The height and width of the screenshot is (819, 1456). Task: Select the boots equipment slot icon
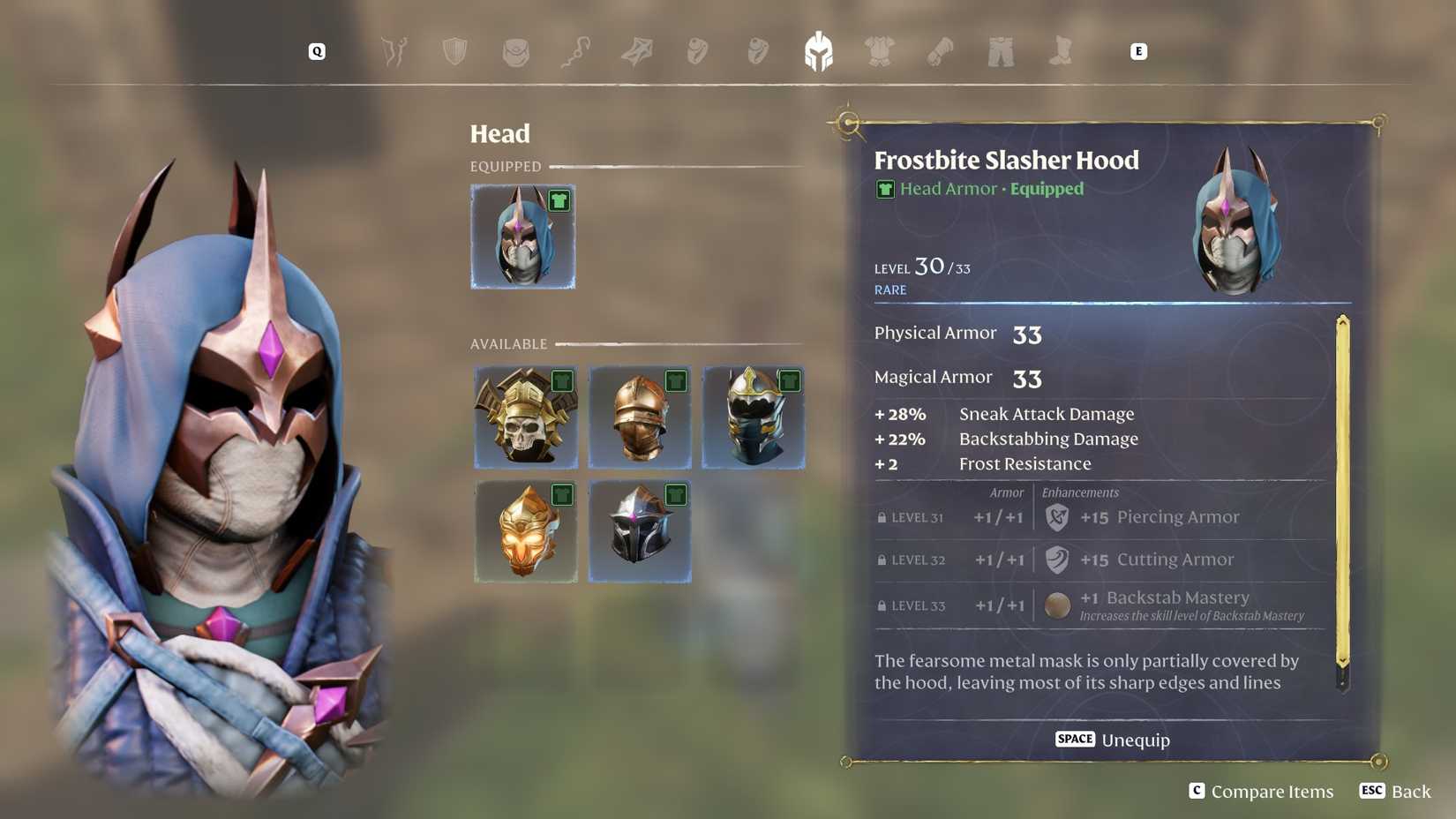click(1060, 51)
